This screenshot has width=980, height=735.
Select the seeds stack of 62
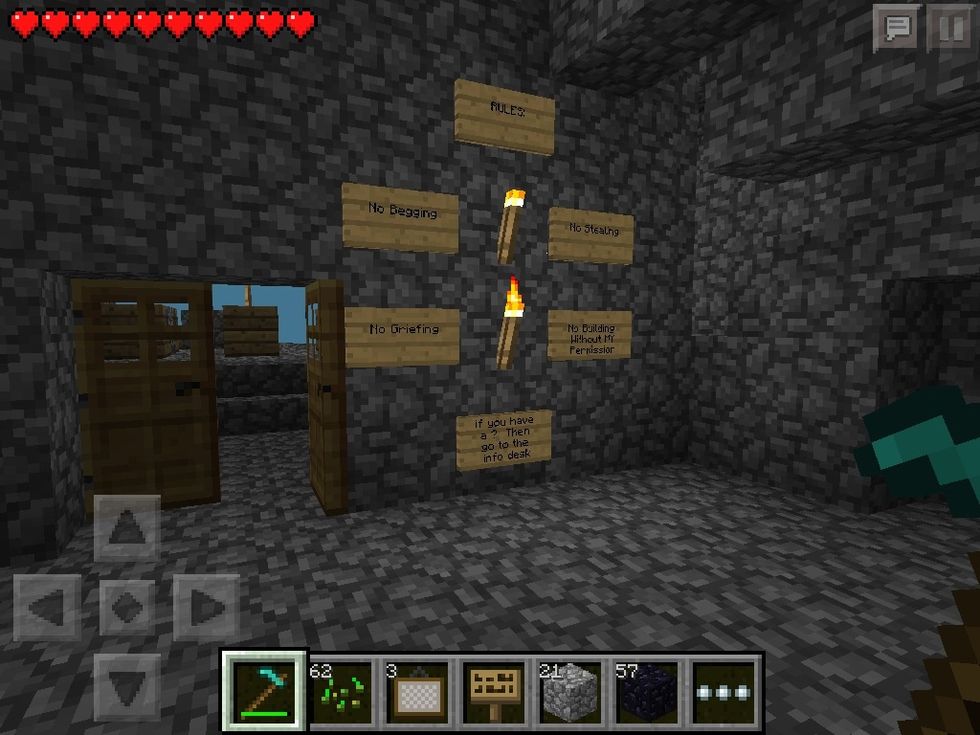point(340,690)
